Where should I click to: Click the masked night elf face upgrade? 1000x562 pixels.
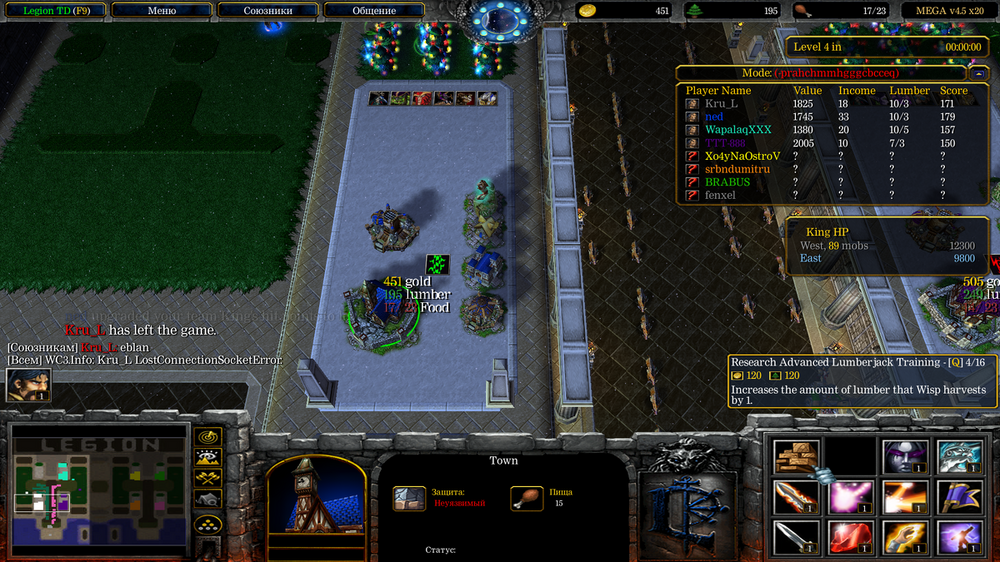[904, 456]
